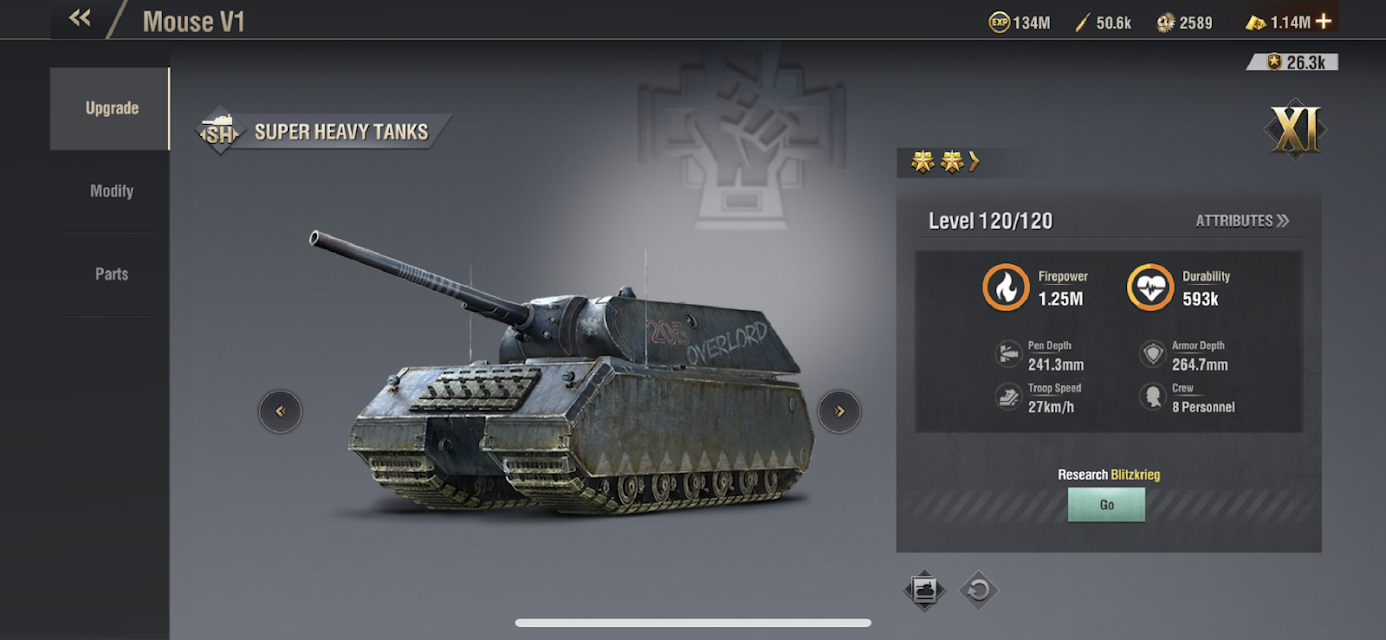Show the next tank with right arrow

tap(839, 411)
